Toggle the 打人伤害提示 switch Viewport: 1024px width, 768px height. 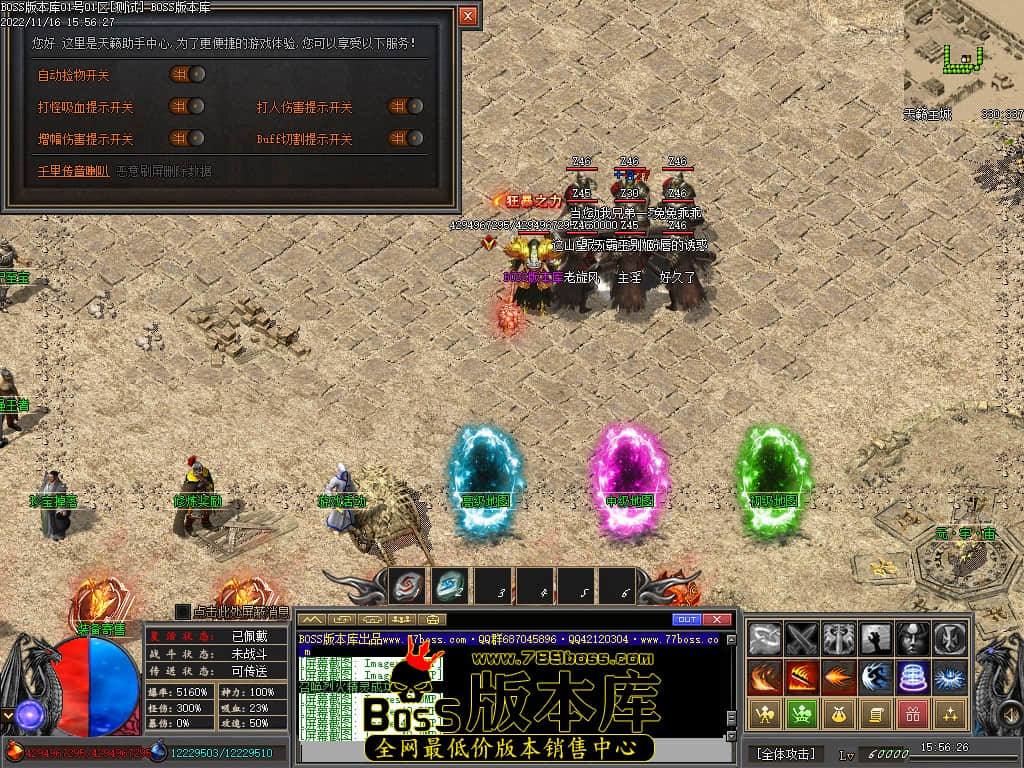coord(406,106)
